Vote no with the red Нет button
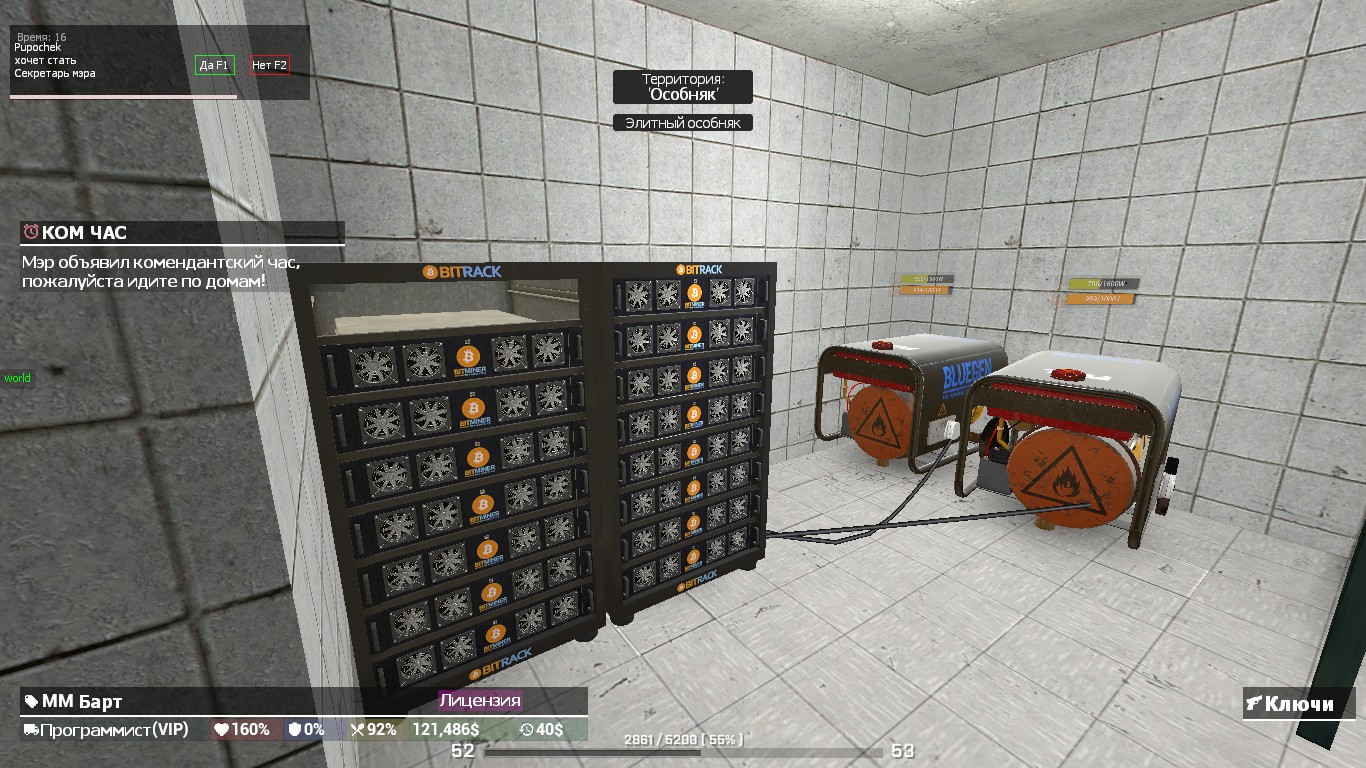The image size is (1366, 768). (270, 65)
